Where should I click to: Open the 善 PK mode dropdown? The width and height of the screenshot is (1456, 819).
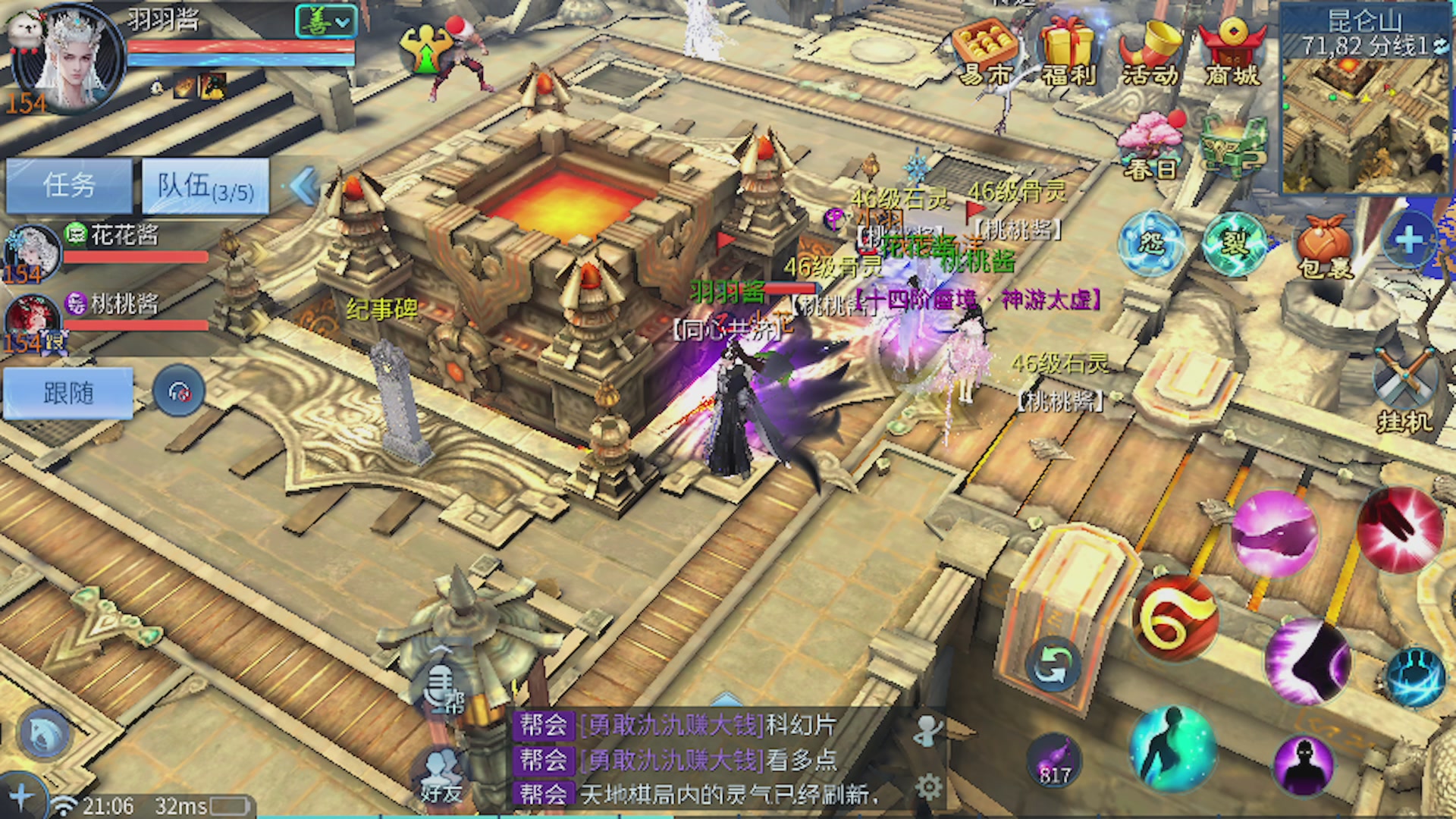tap(325, 22)
